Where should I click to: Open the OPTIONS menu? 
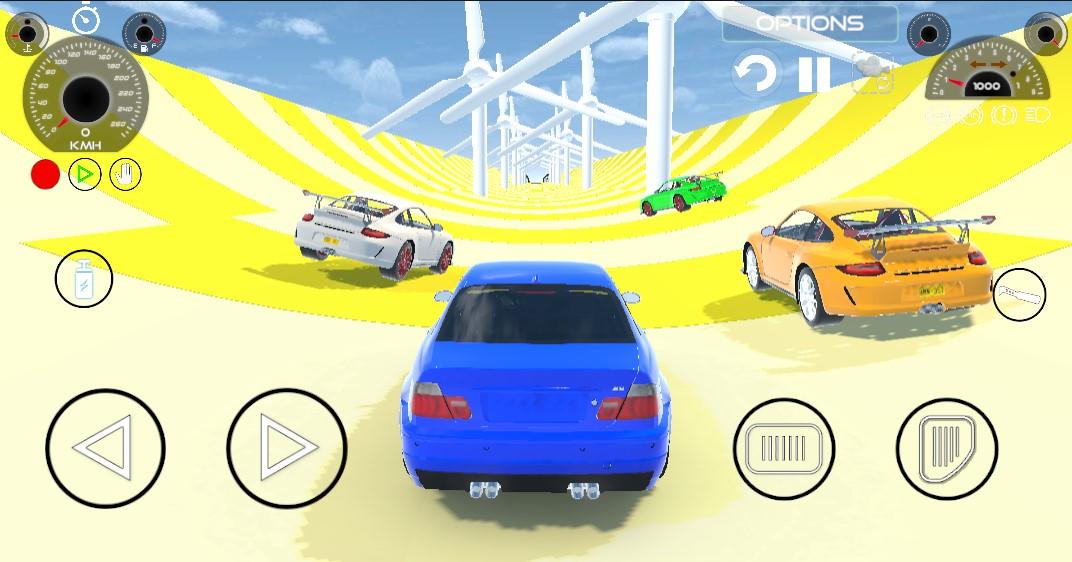point(810,23)
